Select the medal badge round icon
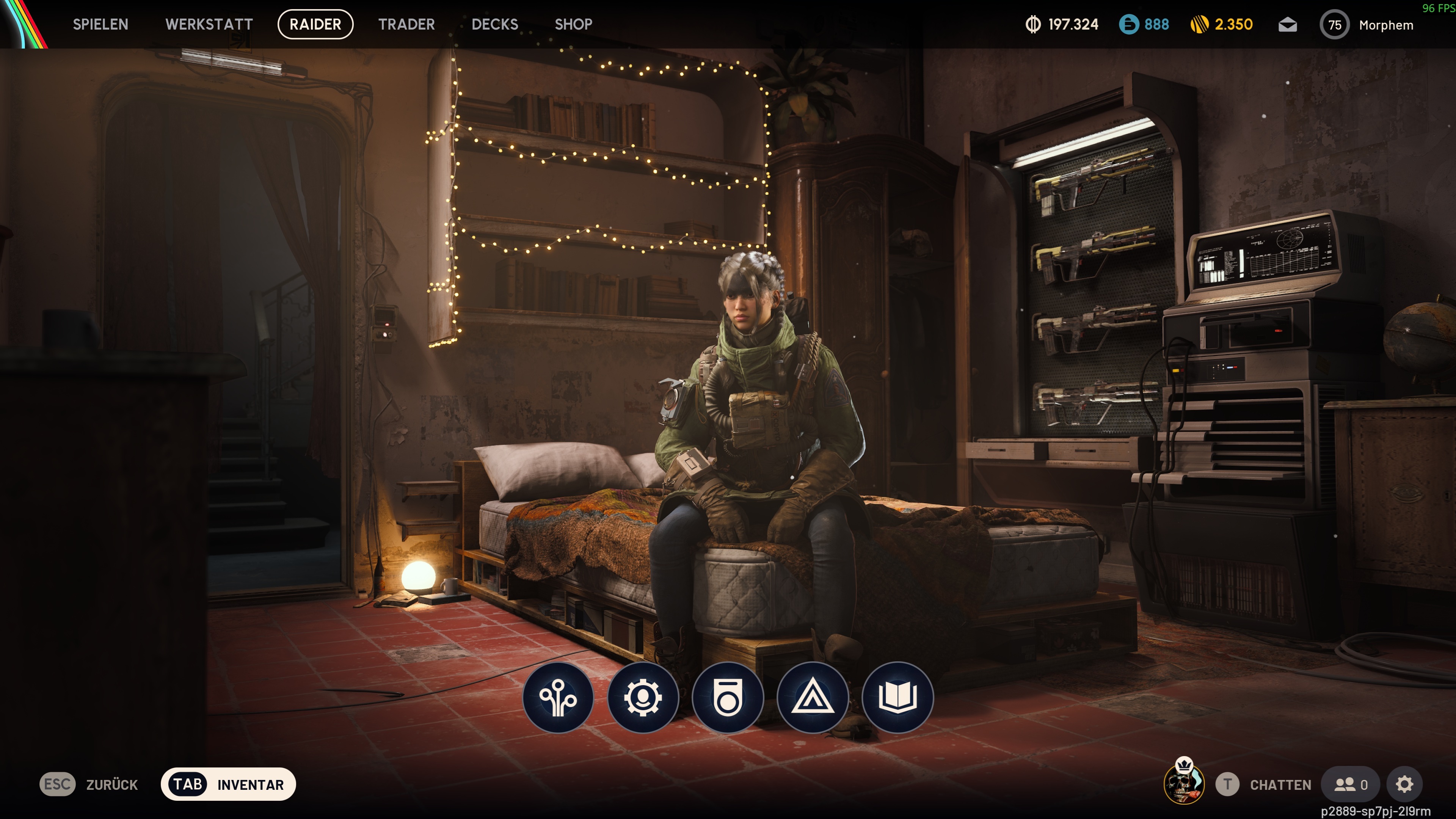Screen dimensions: 1456x819 [x=728, y=698]
